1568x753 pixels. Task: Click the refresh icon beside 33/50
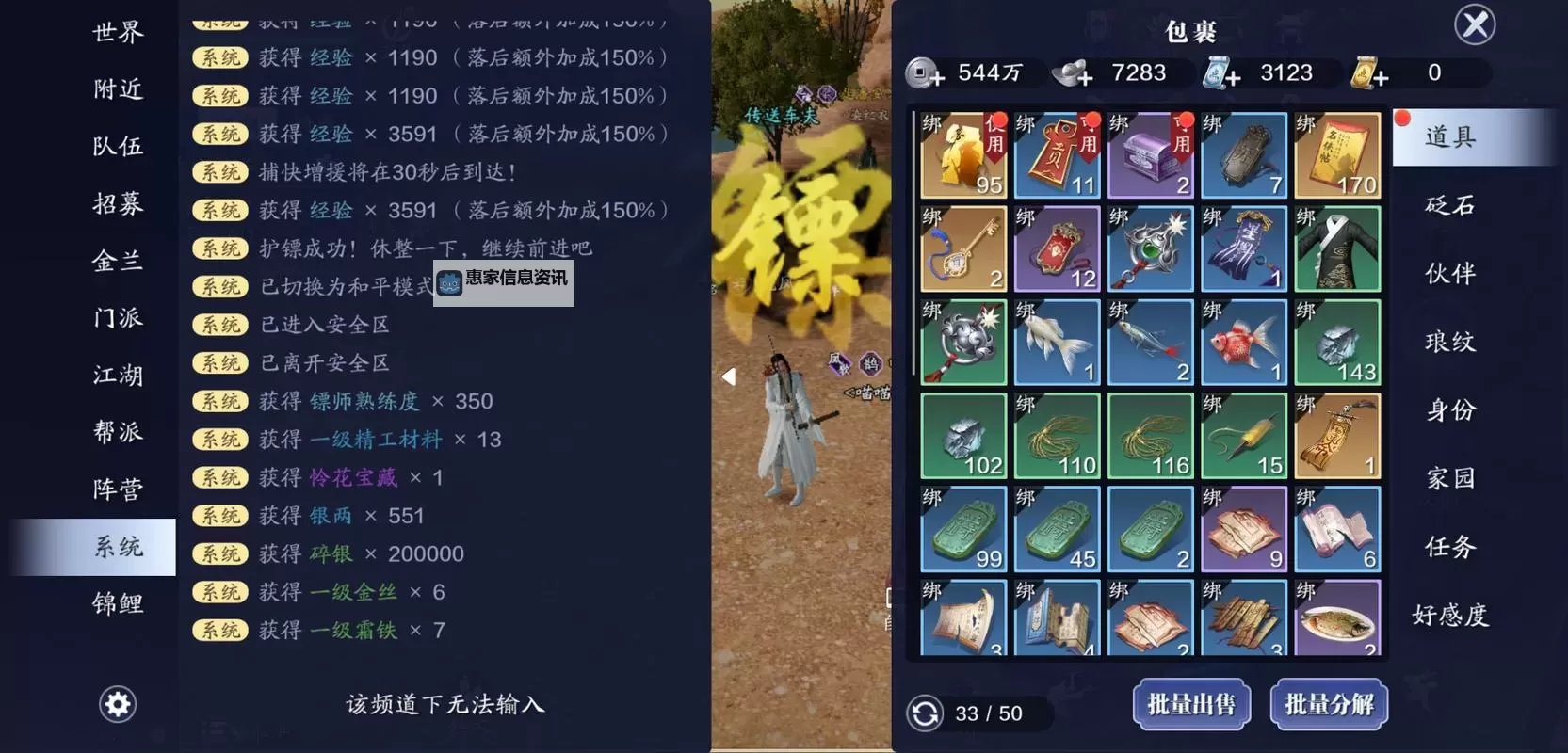[x=923, y=713]
